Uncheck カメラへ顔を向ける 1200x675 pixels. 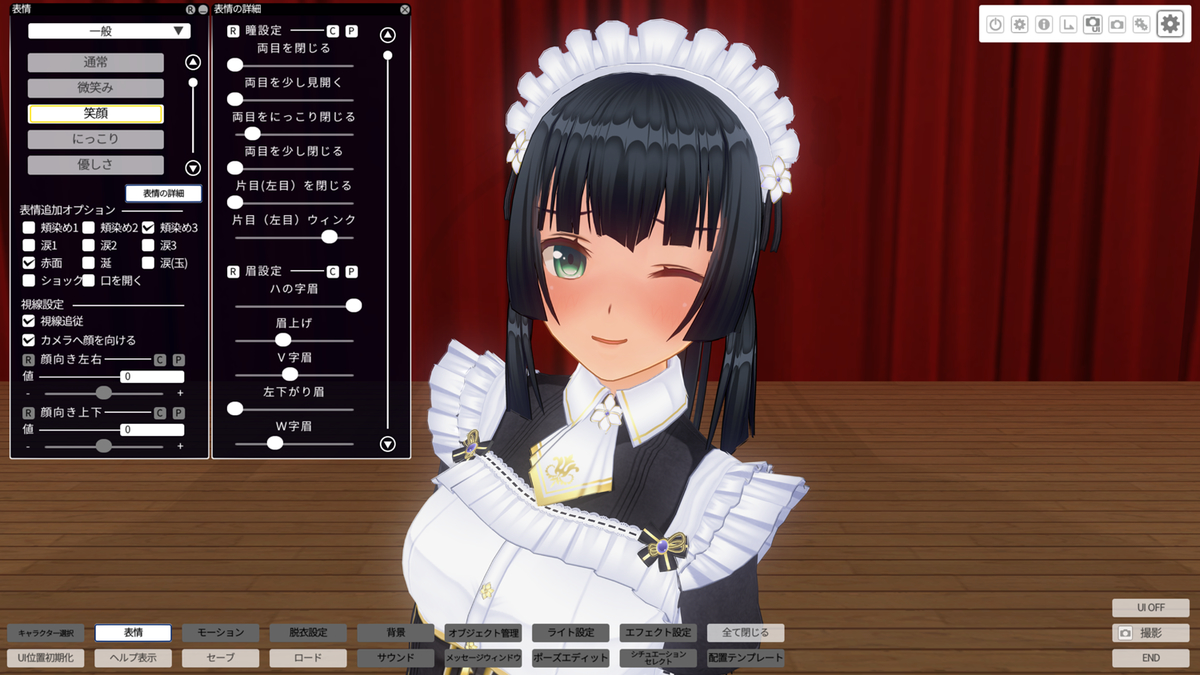point(29,340)
